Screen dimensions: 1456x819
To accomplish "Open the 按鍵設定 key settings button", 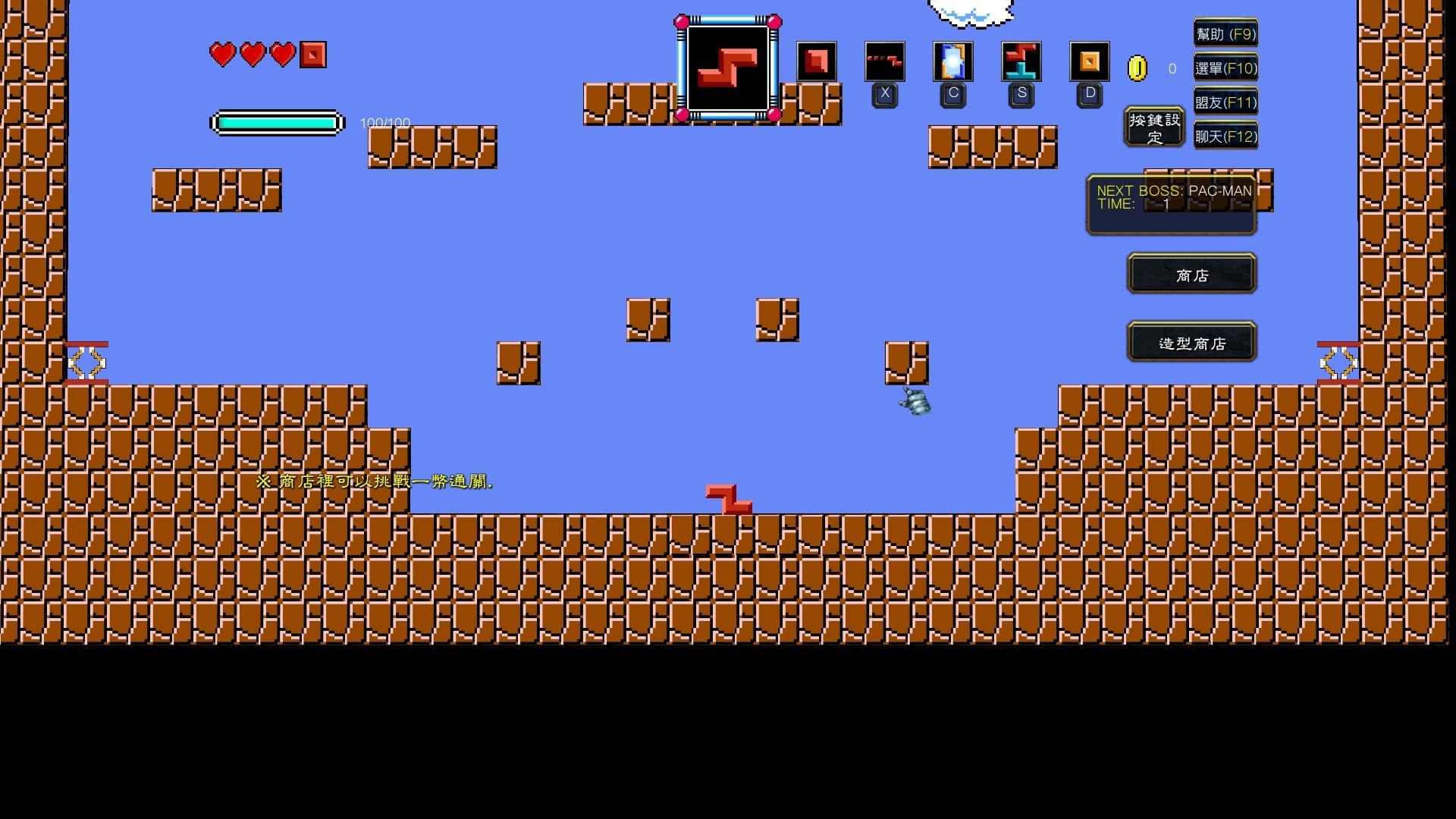I will (x=1153, y=127).
